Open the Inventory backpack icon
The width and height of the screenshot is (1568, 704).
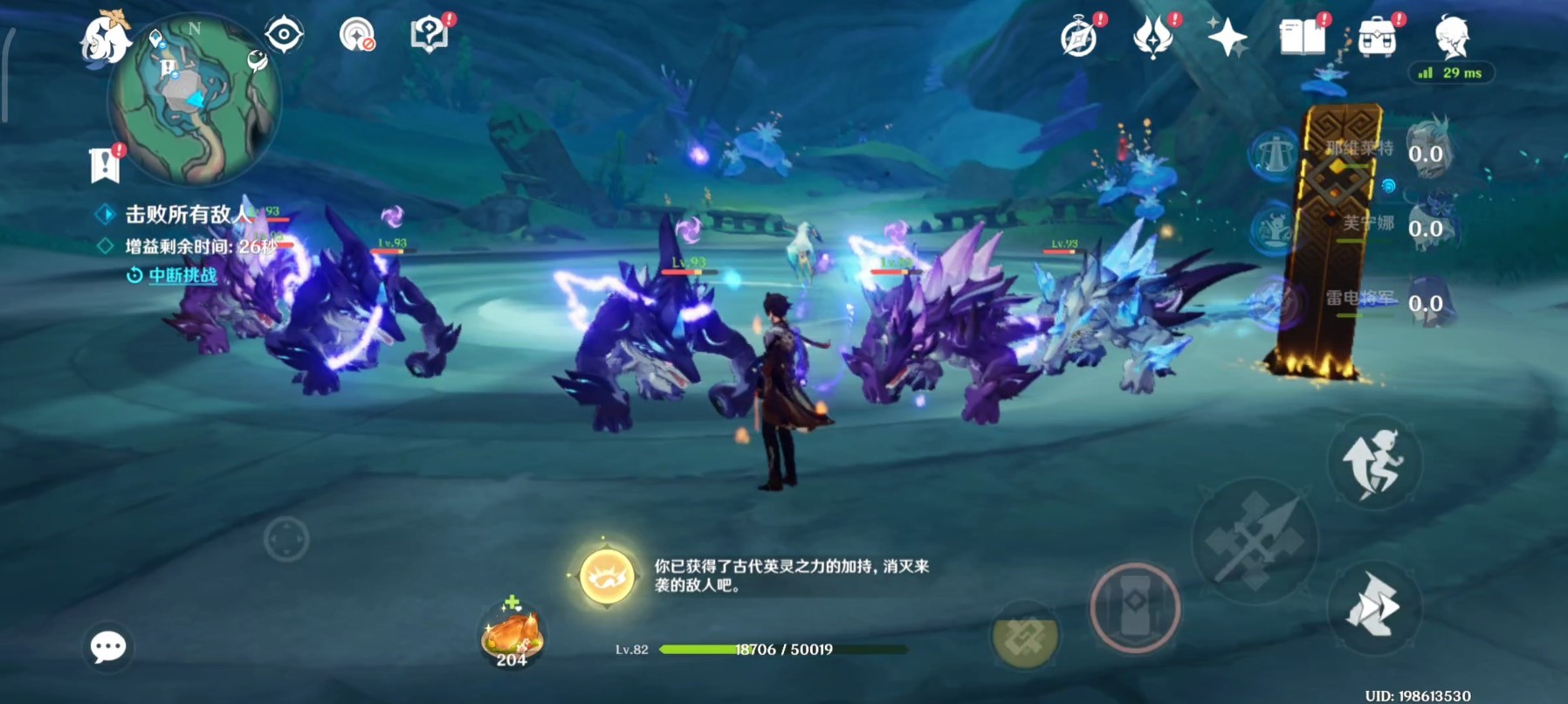click(x=1378, y=37)
